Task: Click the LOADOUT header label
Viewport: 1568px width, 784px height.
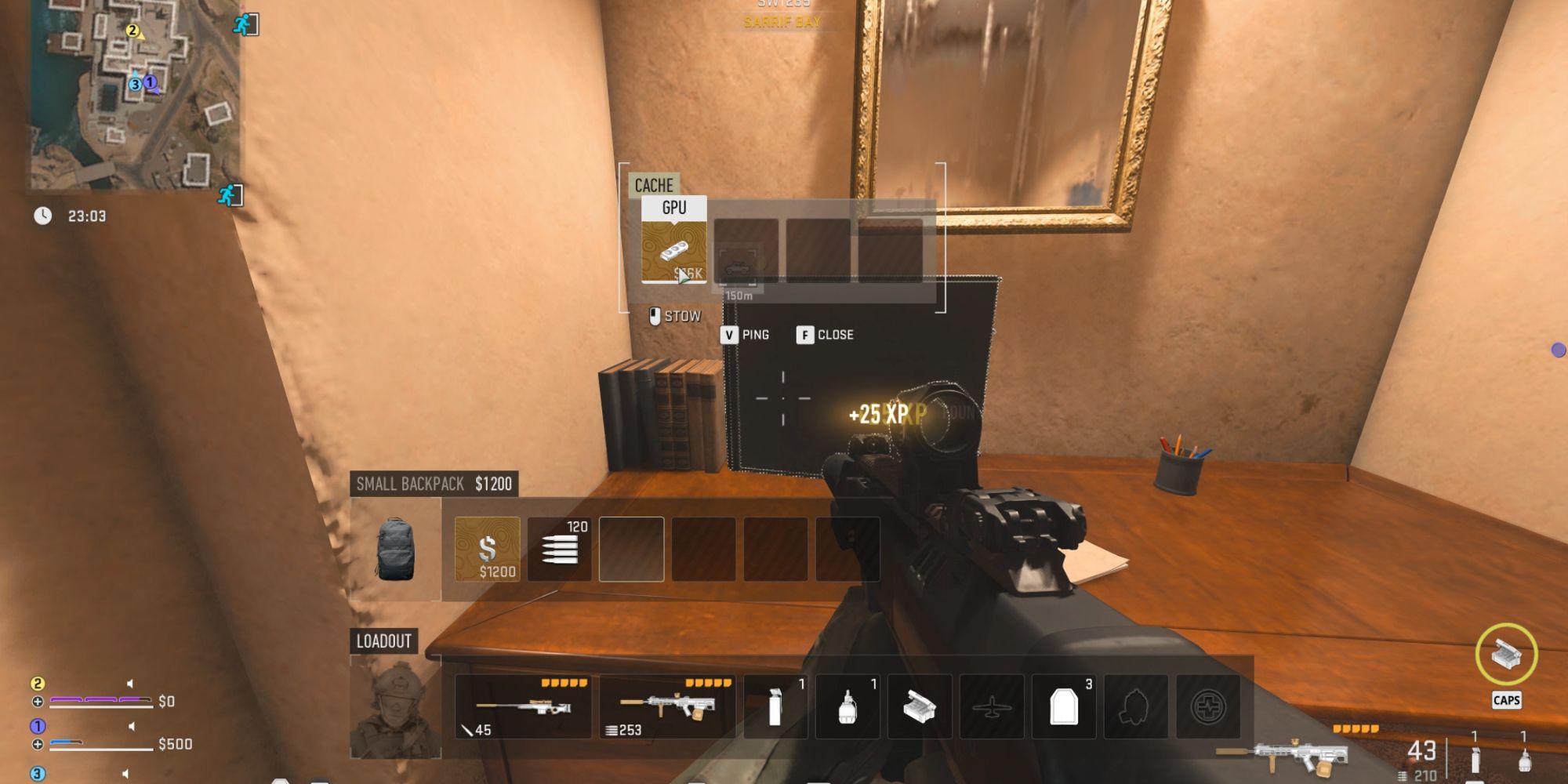Action: (x=382, y=640)
